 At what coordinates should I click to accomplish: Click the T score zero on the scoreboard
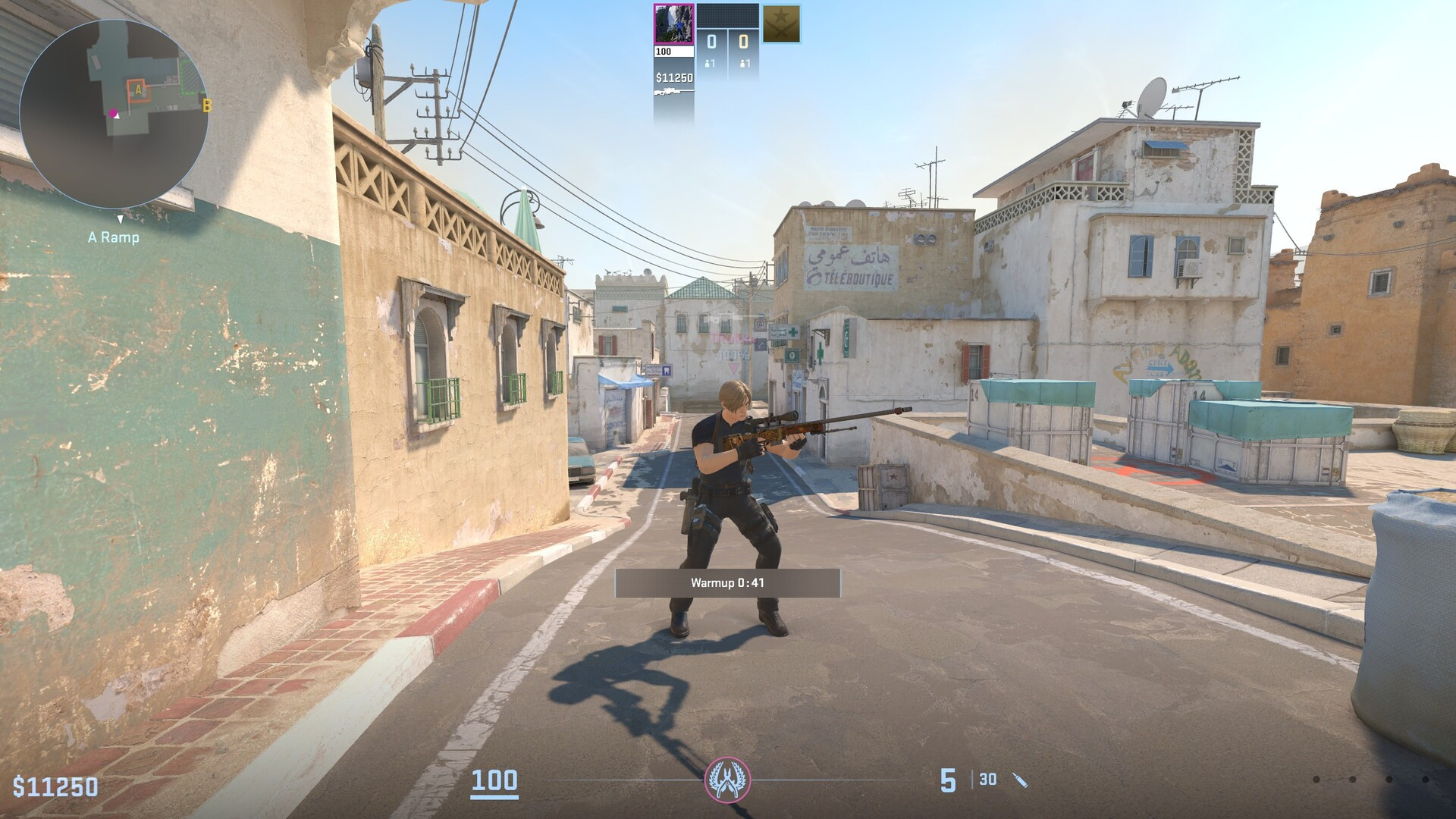pyautogui.click(x=743, y=41)
